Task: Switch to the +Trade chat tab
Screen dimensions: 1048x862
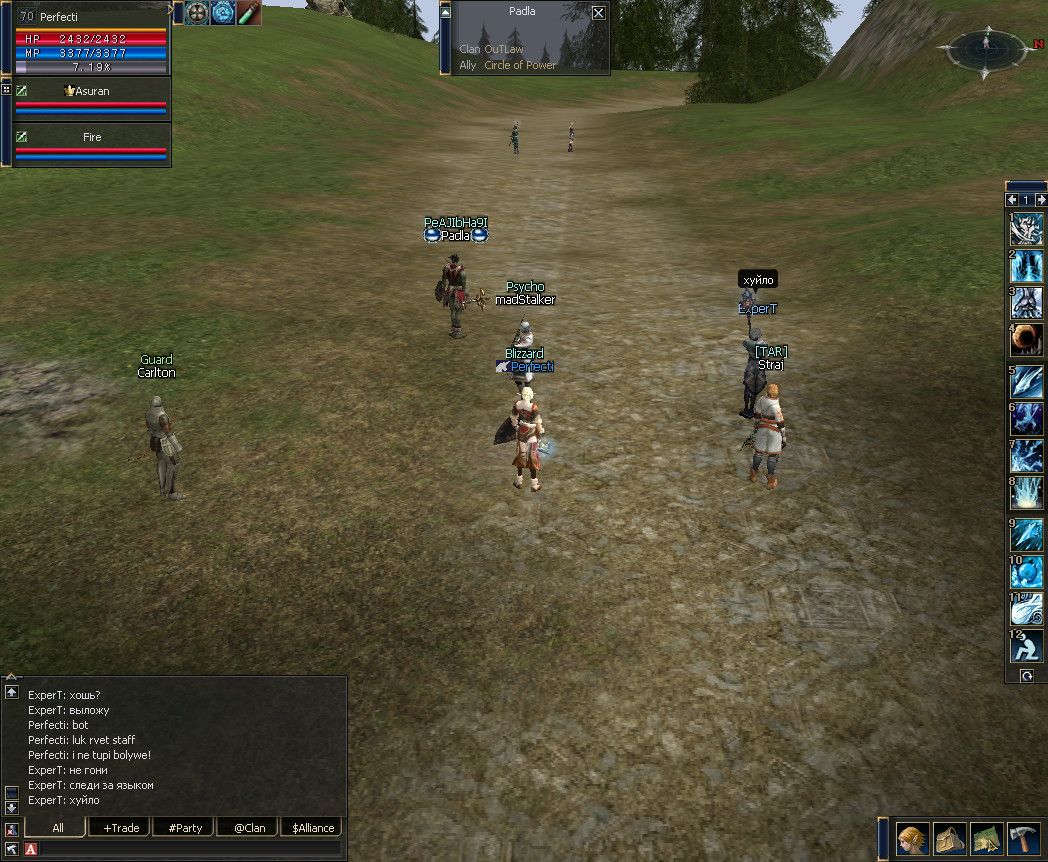Action: coord(120,828)
